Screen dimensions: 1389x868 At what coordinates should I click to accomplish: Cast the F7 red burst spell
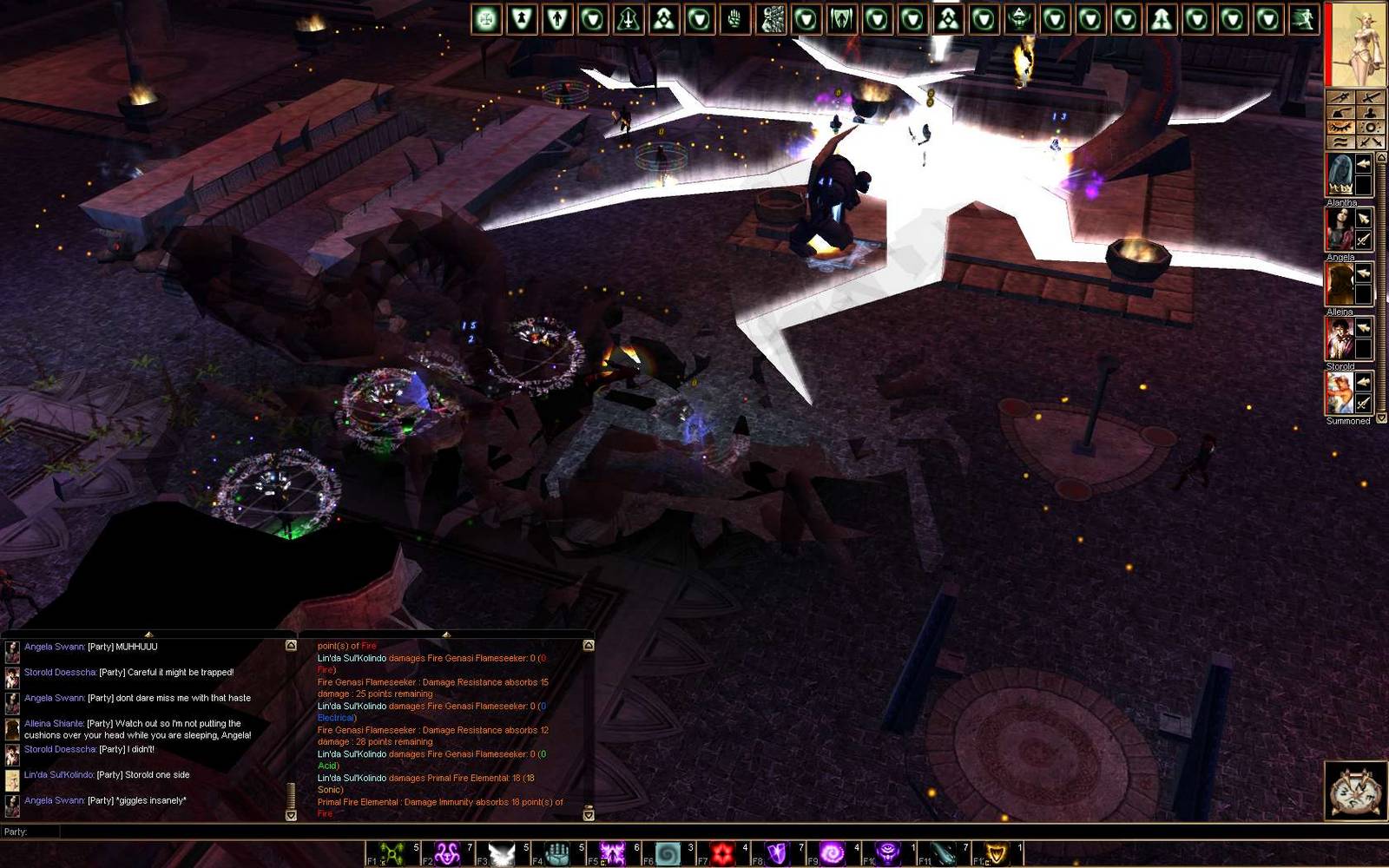[x=721, y=854]
